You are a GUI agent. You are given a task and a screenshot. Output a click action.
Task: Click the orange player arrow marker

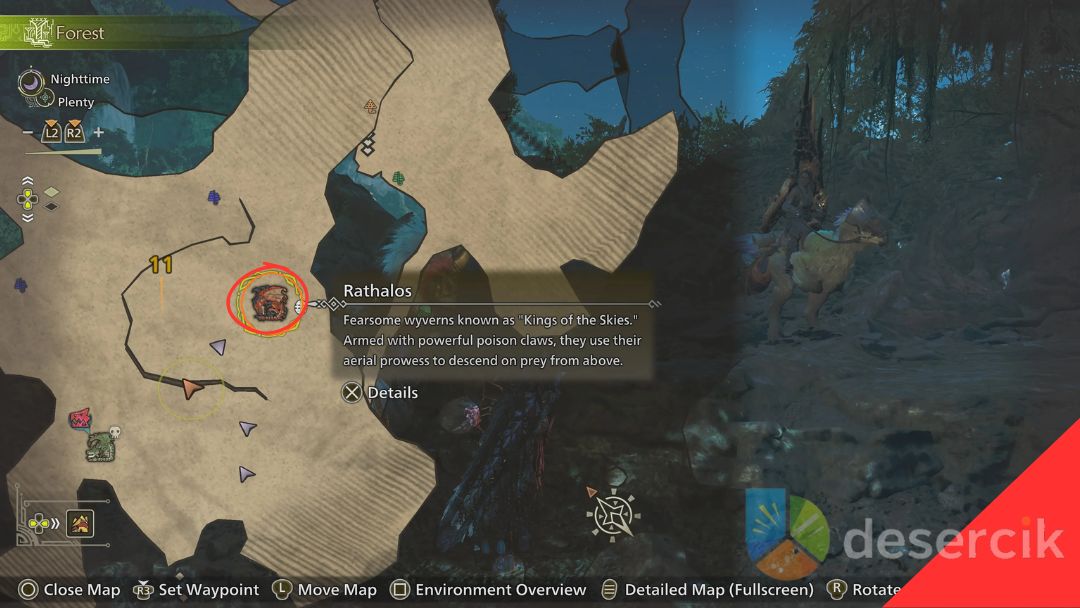pyautogui.click(x=190, y=387)
